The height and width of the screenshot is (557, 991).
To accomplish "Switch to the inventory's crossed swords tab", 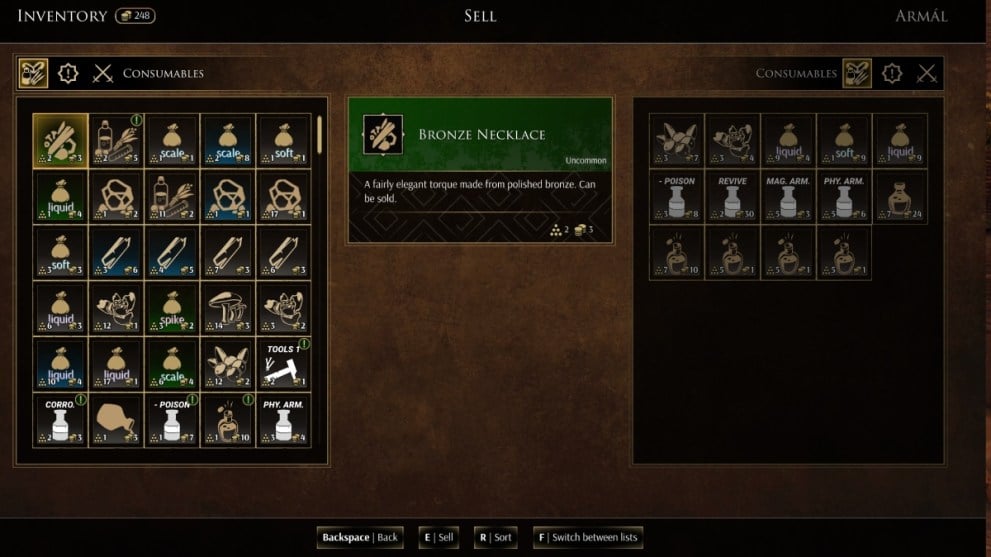I will pos(103,73).
